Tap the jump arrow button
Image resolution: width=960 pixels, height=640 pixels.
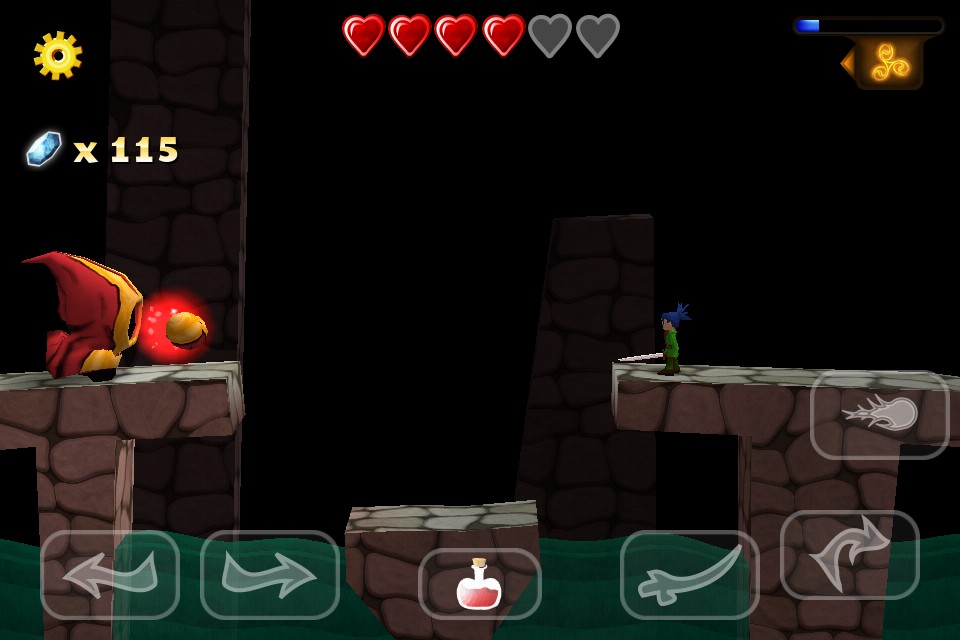849,555
